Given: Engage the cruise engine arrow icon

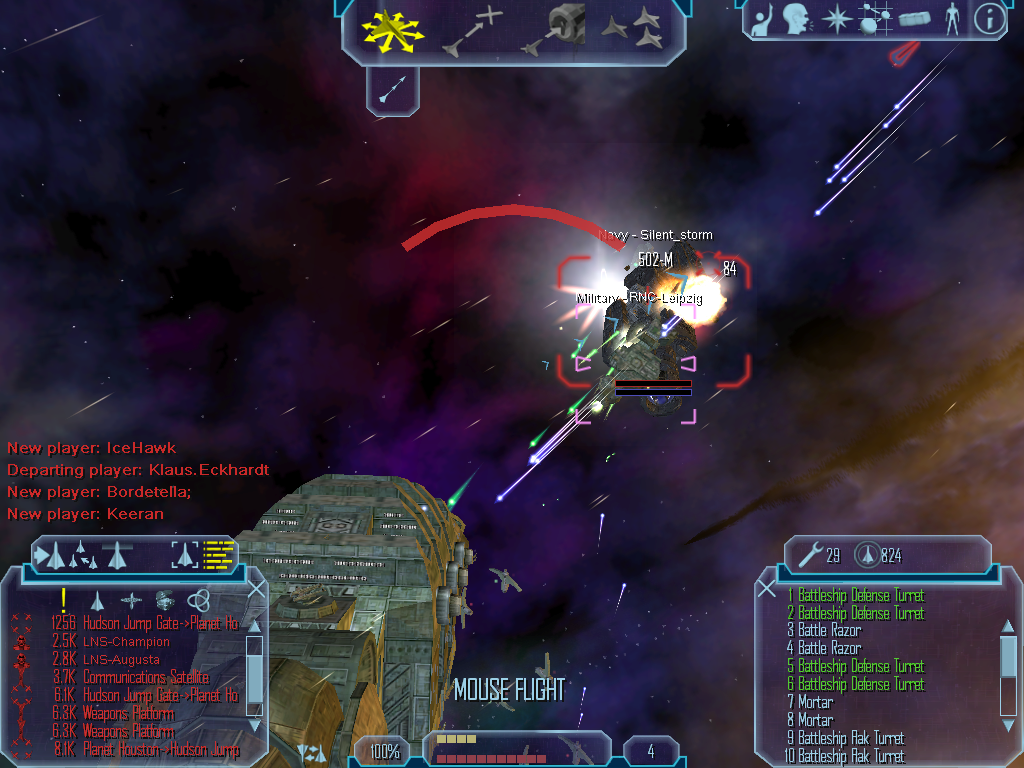Looking at the screenshot, I should (392, 92).
